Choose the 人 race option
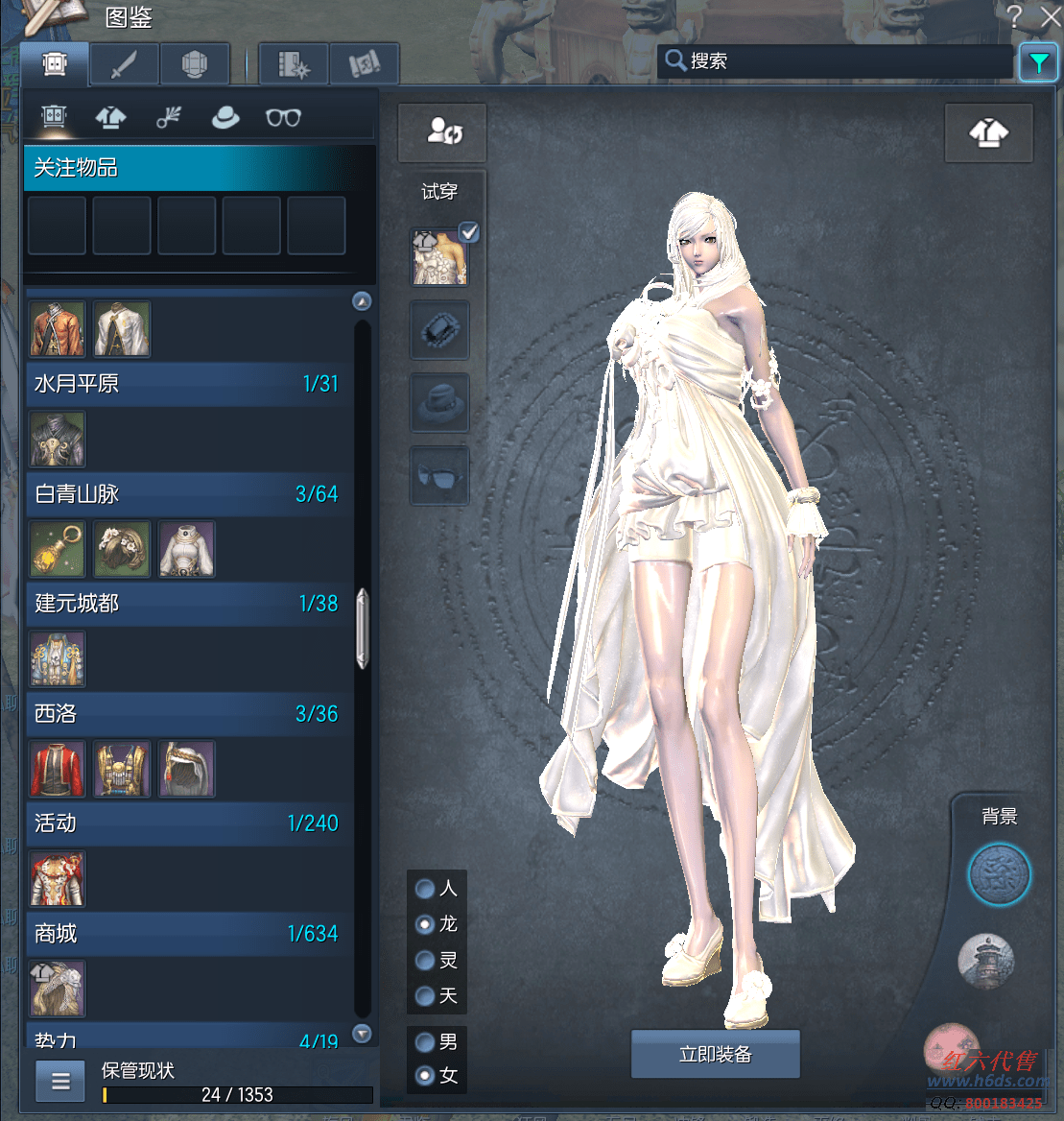1064x1121 pixels. 425,889
